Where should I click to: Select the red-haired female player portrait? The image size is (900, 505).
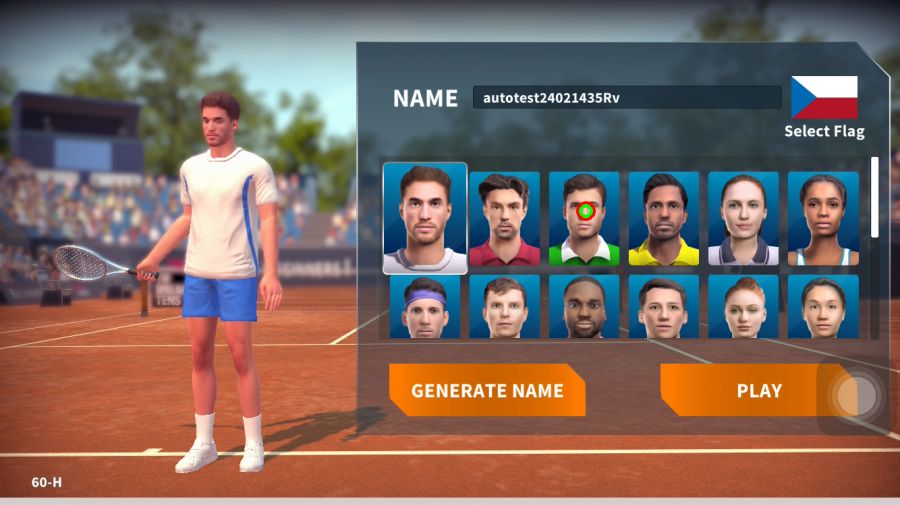[743, 306]
